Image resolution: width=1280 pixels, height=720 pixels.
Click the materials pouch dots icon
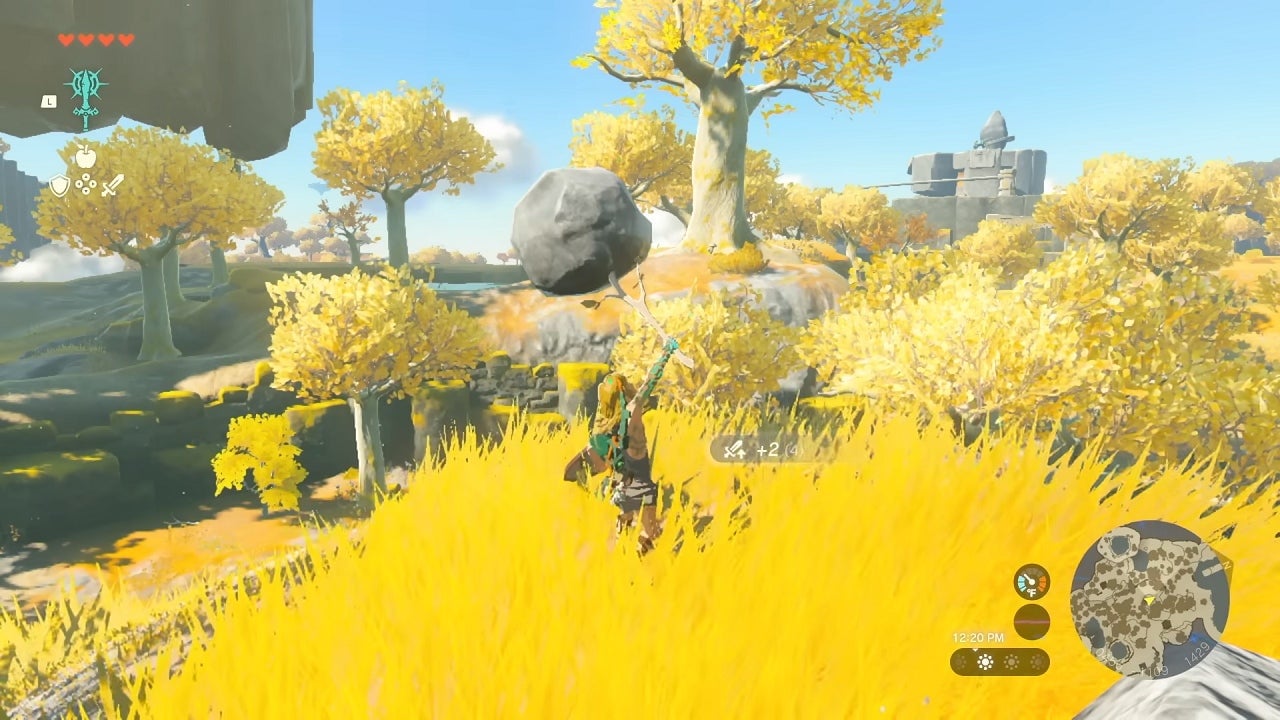tap(87, 183)
